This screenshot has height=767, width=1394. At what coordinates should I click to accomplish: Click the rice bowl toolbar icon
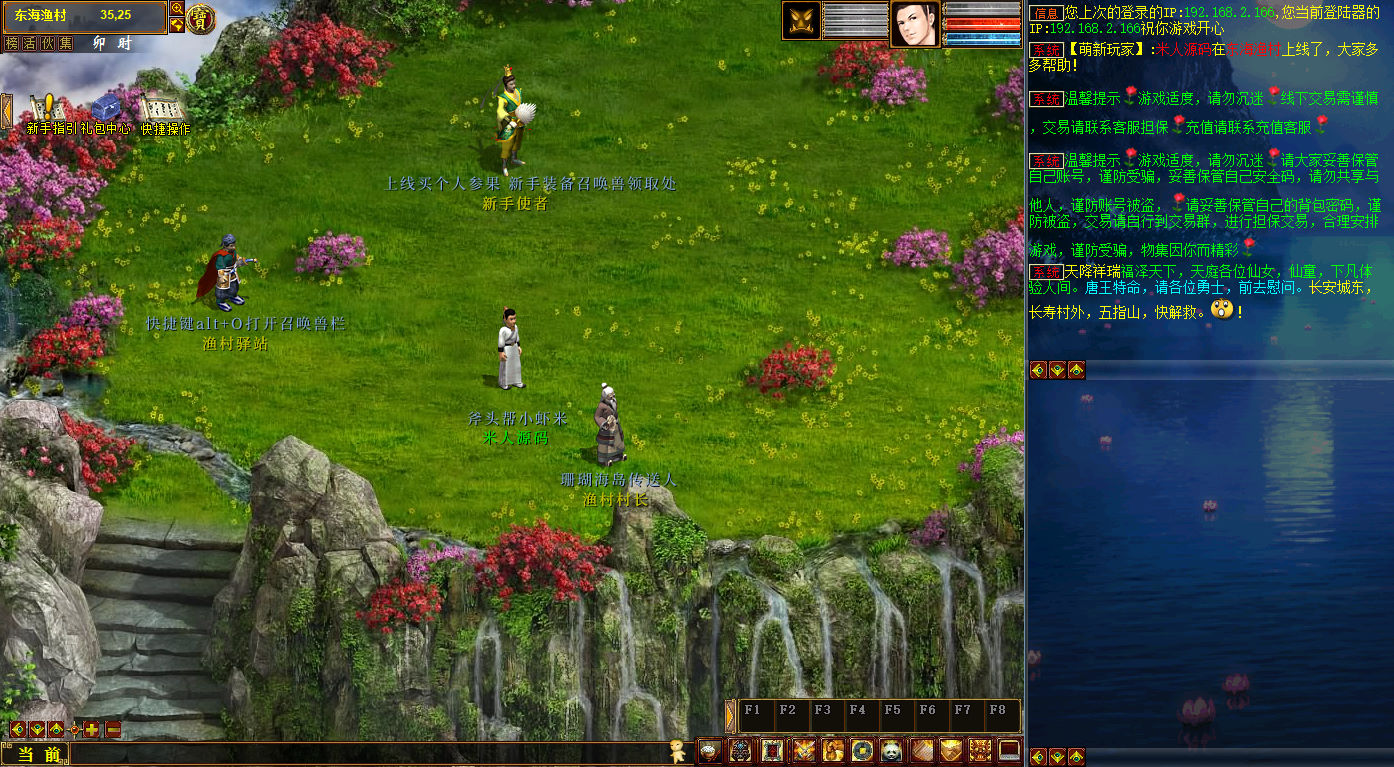(709, 750)
